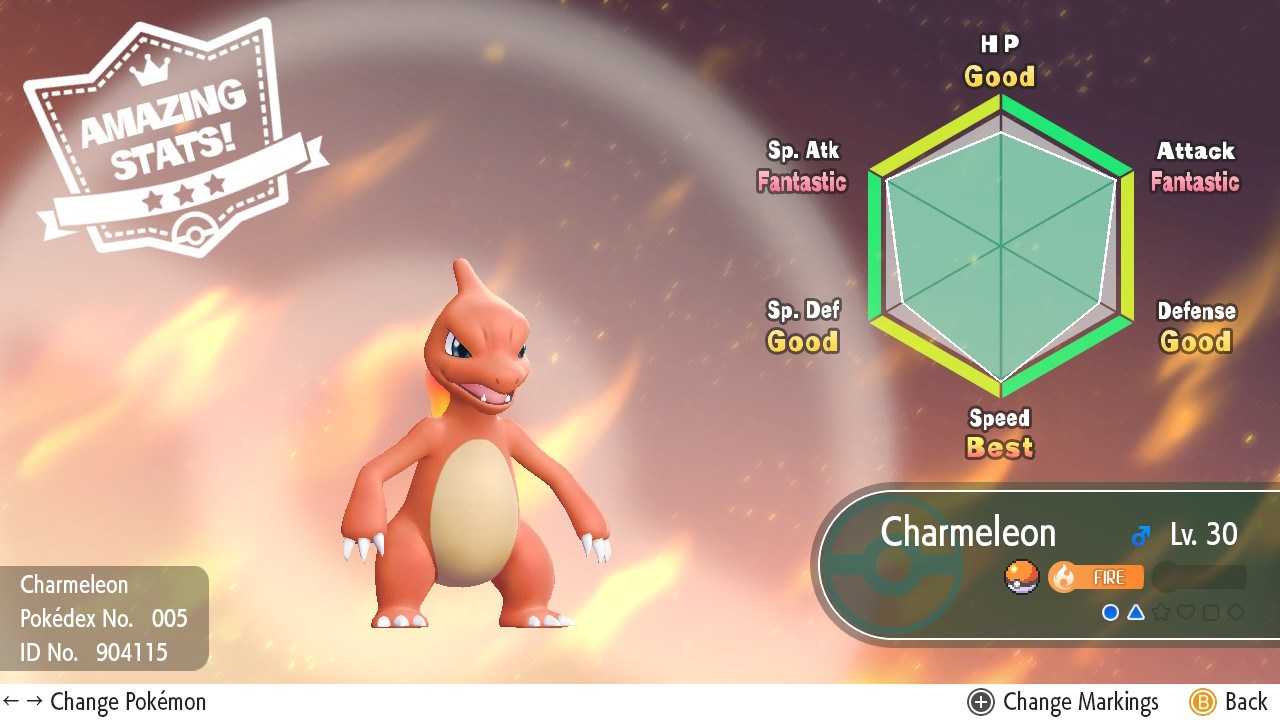Select the Change Markings option
This screenshot has width=1280, height=720.
coord(1065,702)
